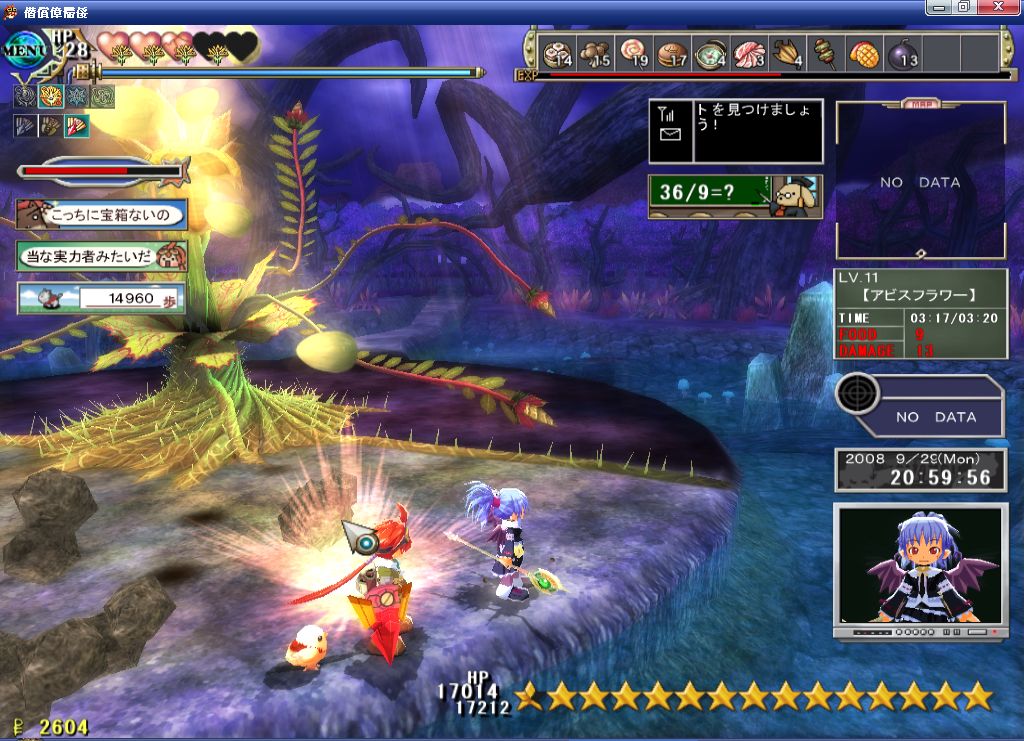Select the winged girl character portrait monitor
Screen dimensions: 1024x741
[920, 570]
